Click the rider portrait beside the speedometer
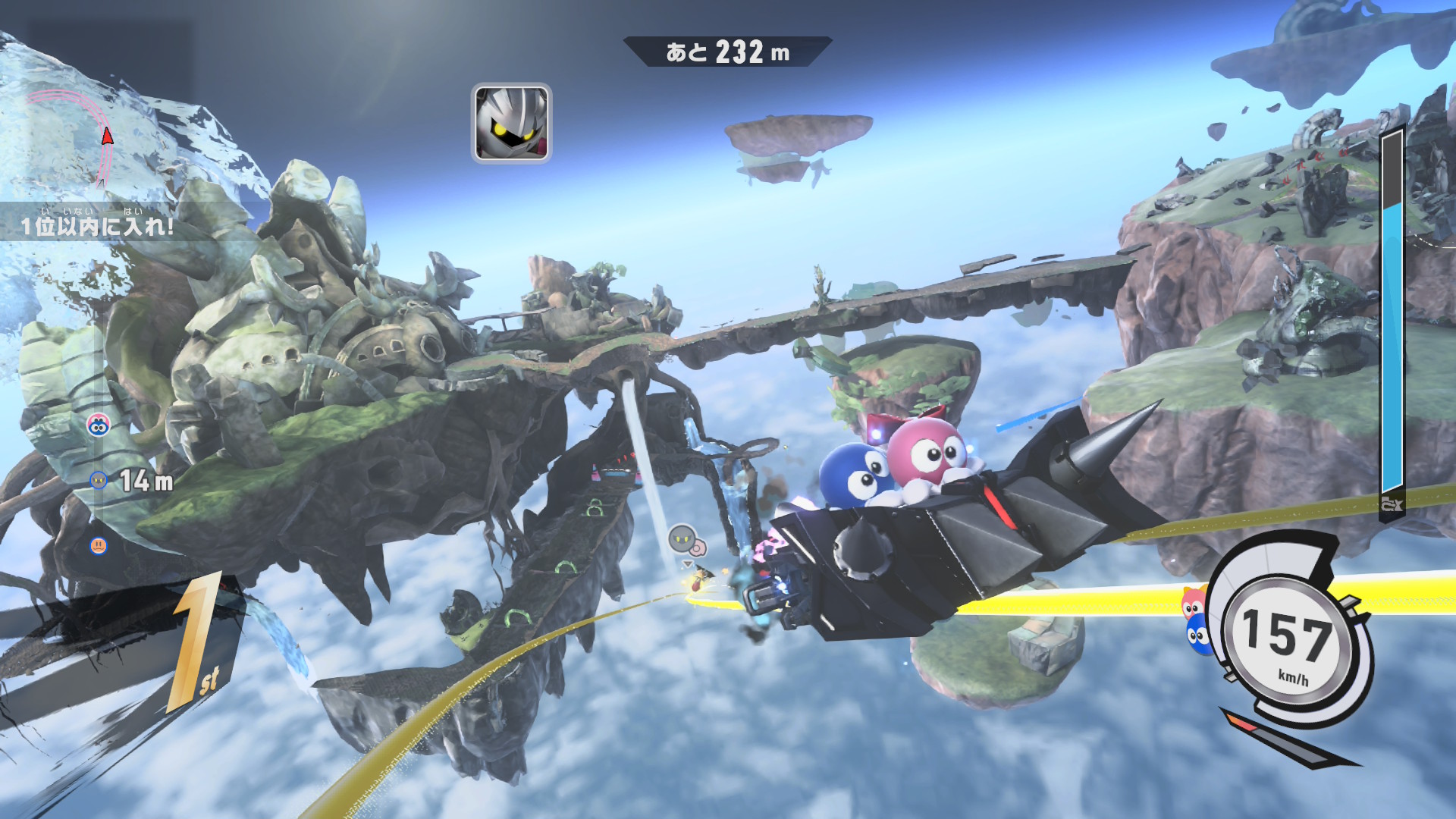This screenshot has width=1456, height=819. click(1196, 620)
